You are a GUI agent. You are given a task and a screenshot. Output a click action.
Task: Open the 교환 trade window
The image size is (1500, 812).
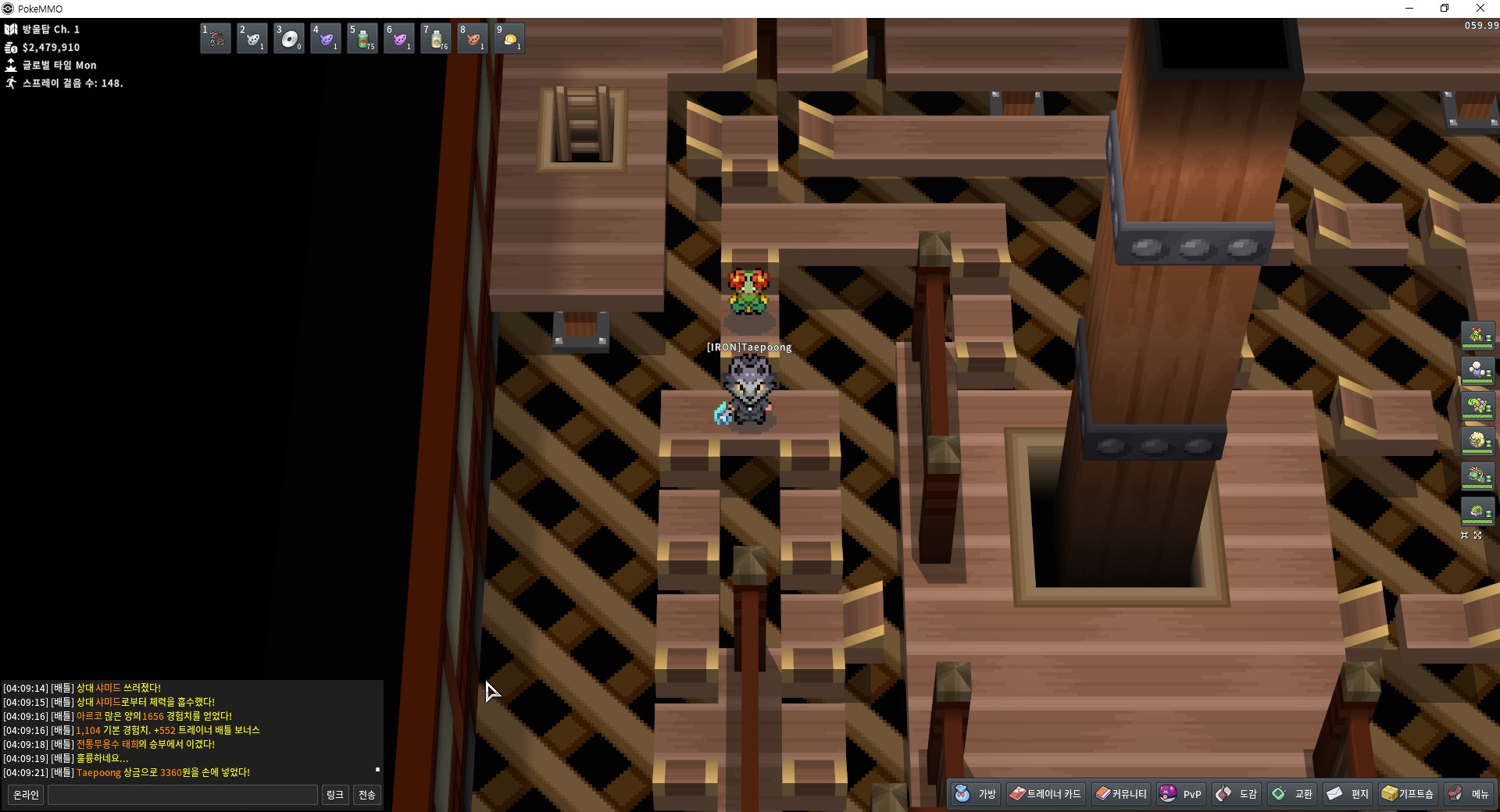pyautogui.click(x=1292, y=794)
